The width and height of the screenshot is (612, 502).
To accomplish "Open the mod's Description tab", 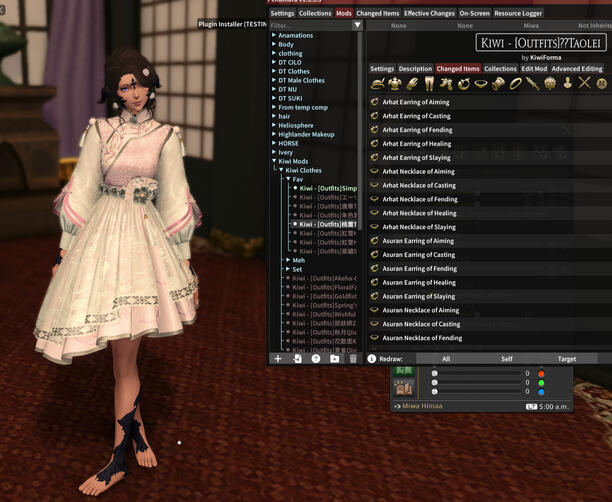I will [x=415, y=69].
